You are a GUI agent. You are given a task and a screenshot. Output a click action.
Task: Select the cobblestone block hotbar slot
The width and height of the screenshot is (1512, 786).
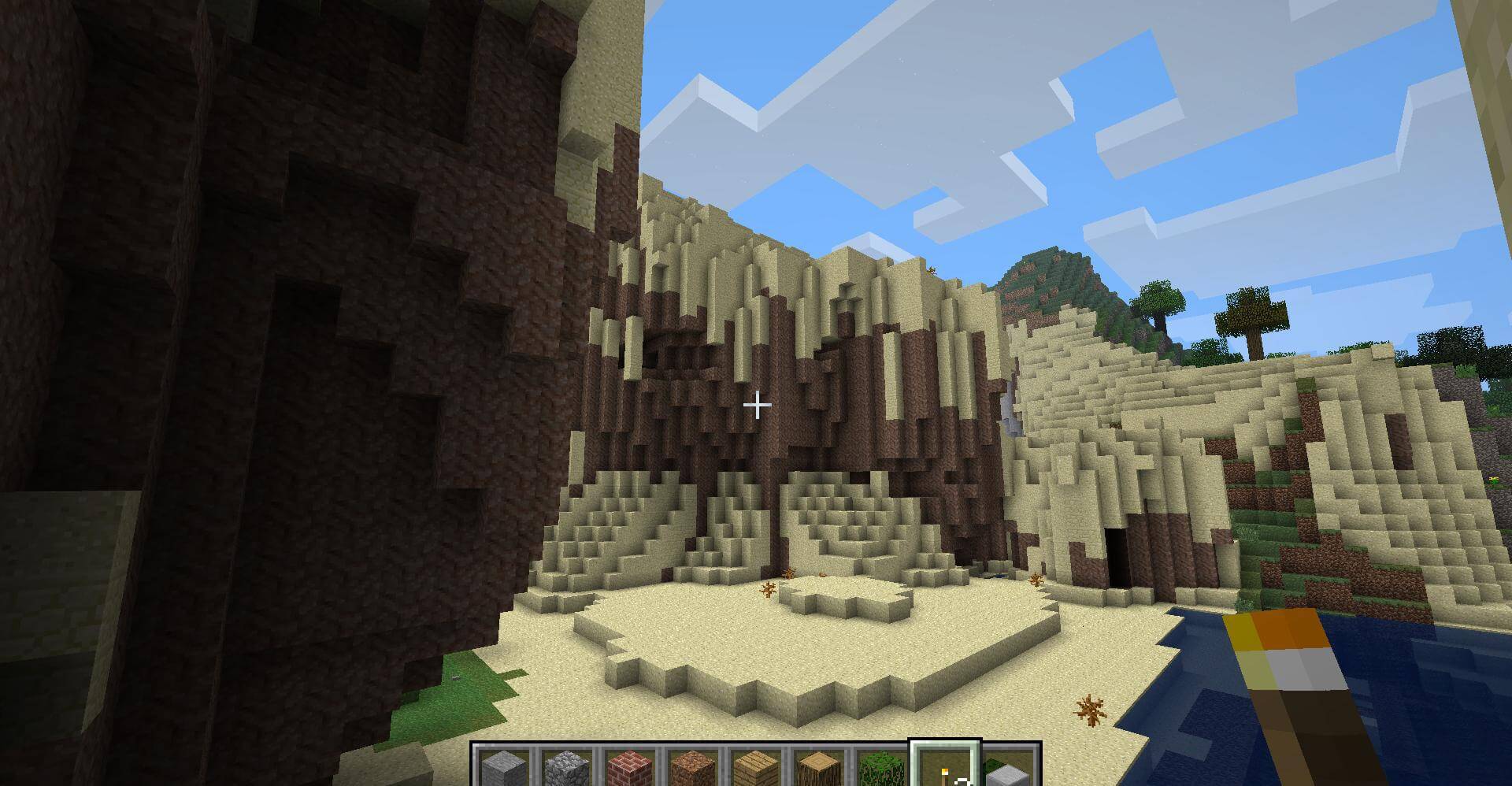[x=566, y=769]
